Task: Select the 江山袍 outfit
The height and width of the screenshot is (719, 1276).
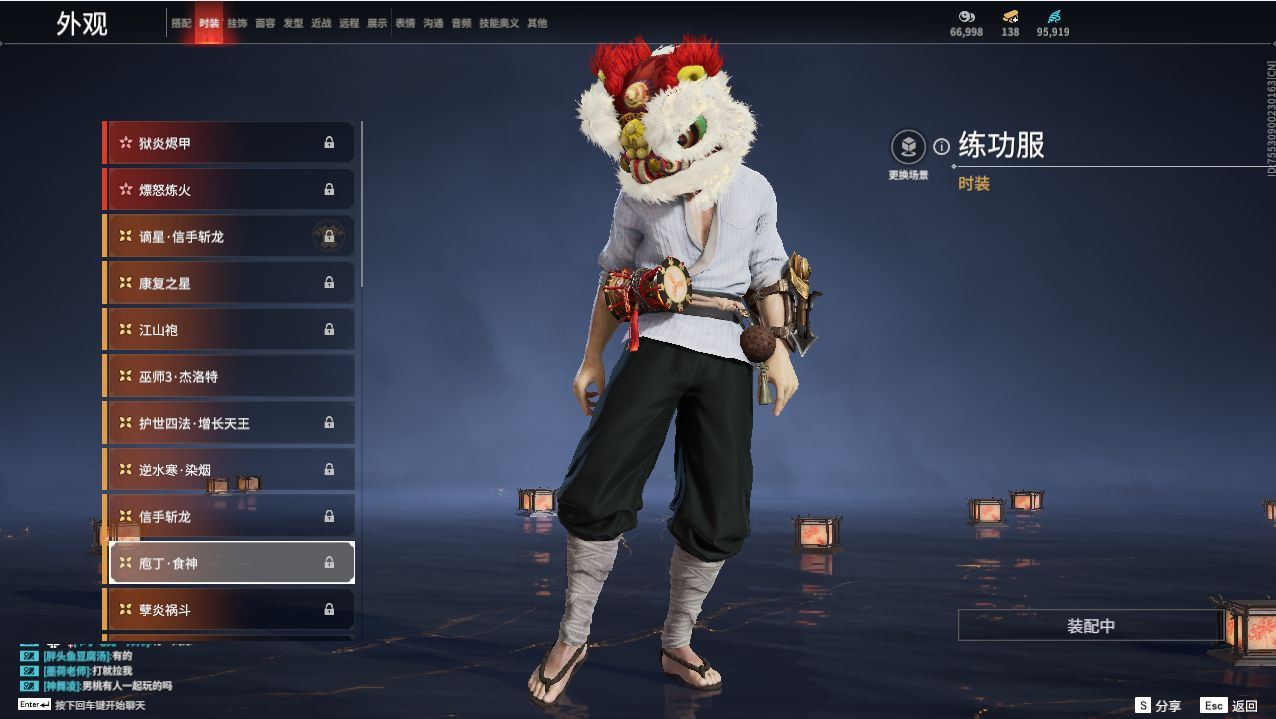Action: pyautogui.click(x=229, y=330)
